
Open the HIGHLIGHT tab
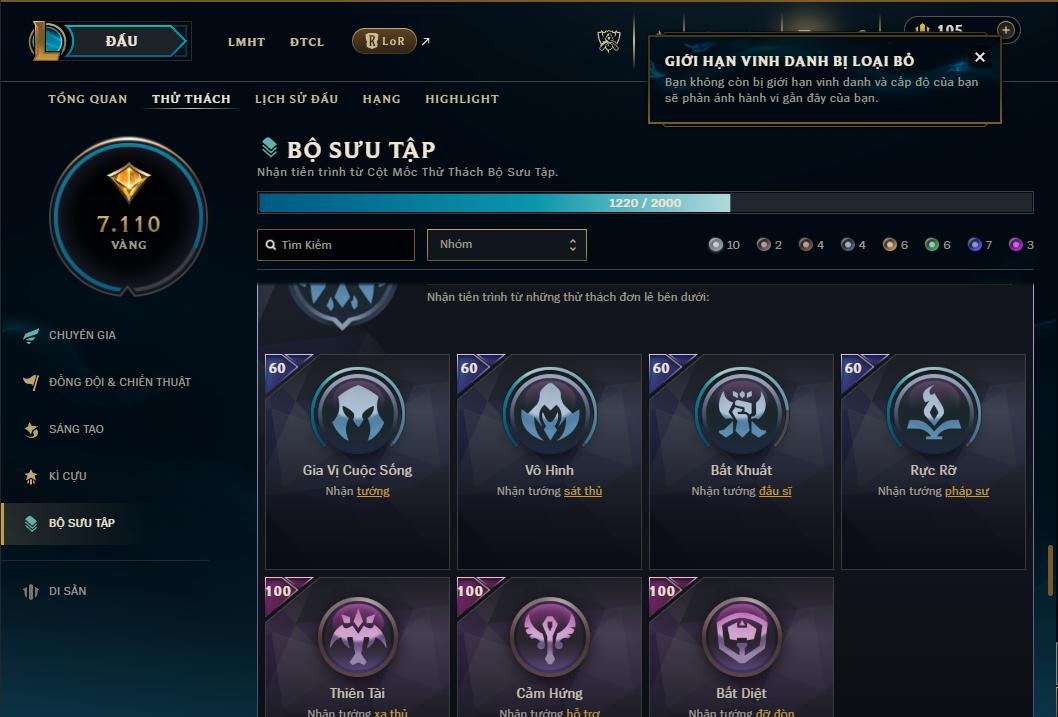click(461, 99)
